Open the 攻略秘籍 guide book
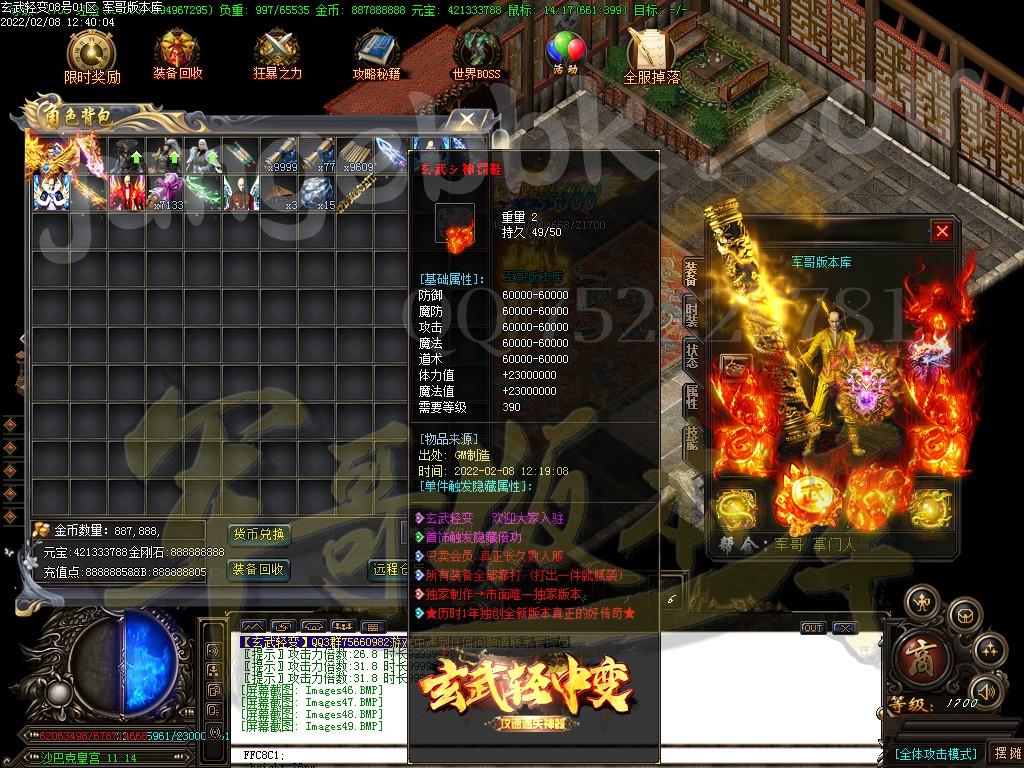 pos(376,55)
